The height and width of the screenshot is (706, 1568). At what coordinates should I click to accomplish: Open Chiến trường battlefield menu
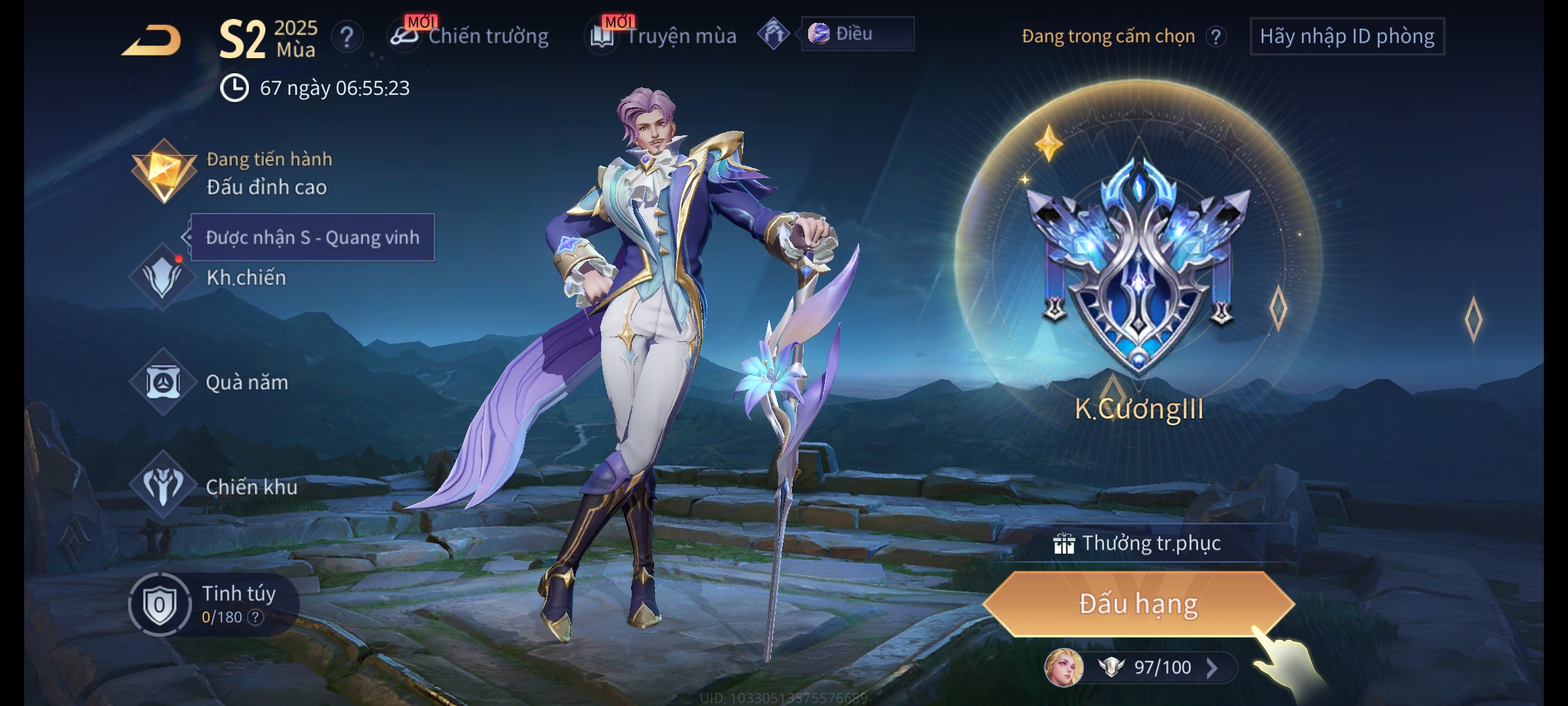tap(470, 36)
